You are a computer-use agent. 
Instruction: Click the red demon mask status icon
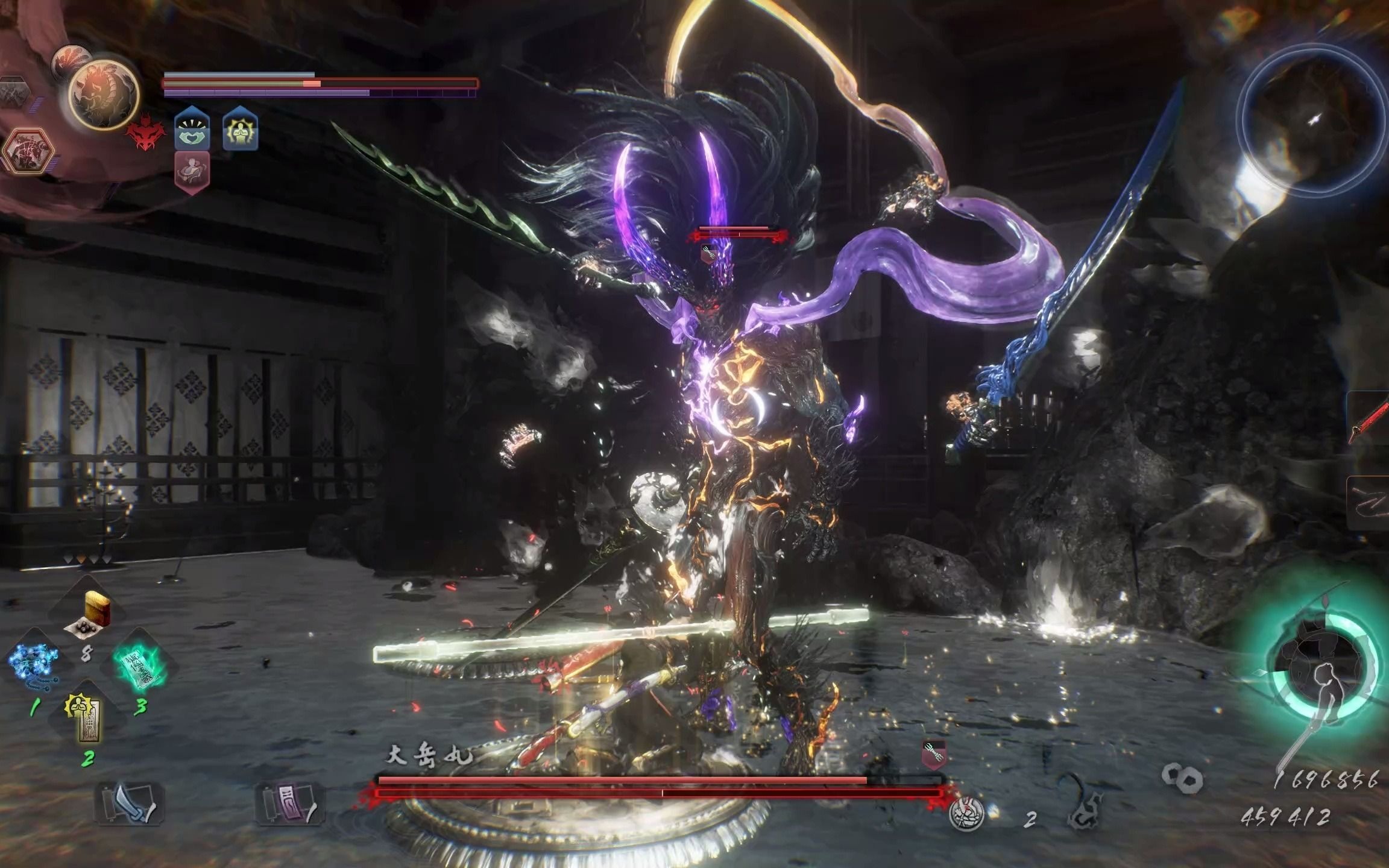145,136
